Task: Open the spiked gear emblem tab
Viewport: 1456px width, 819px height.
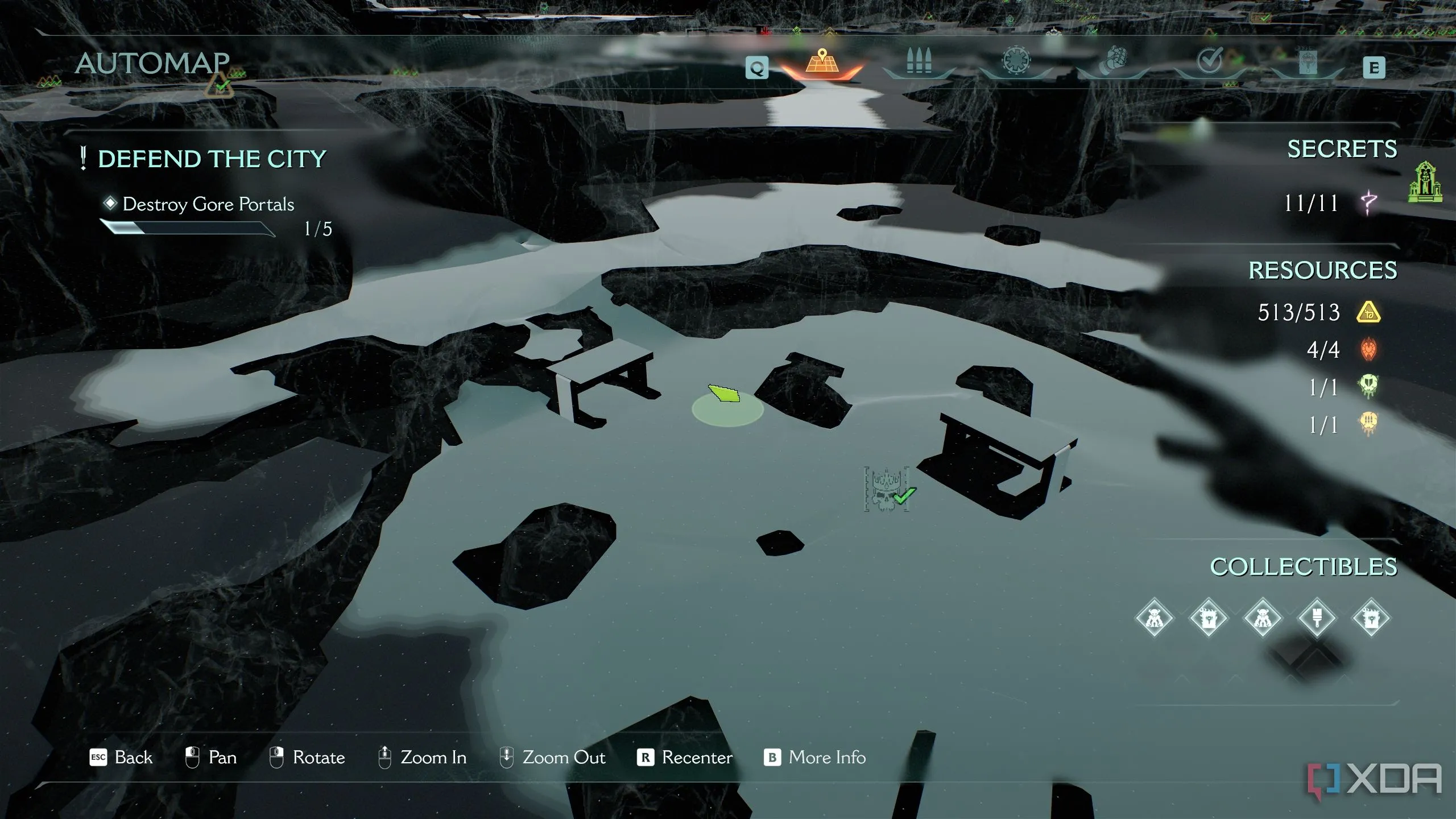Action: (x=1016, y=60)
